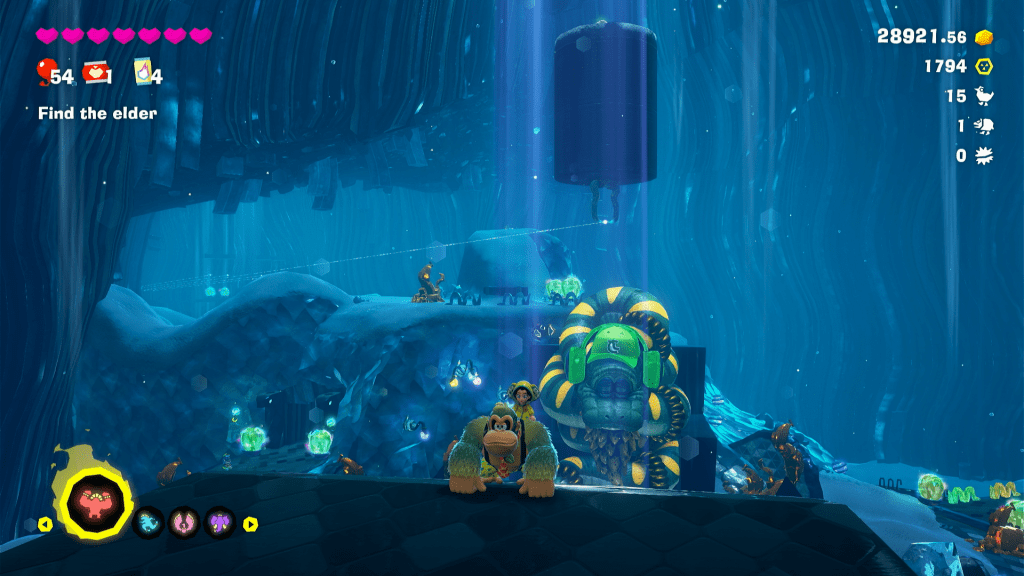Choose the blue Zebra Bananza icon
The image size is (1024, 576).
149,522
